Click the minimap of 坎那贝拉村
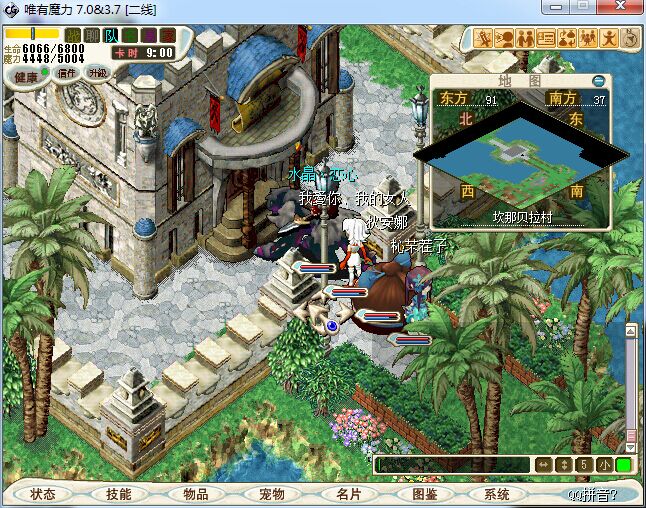The width and height of the screenshot is (646, 508). click(510, 155)
